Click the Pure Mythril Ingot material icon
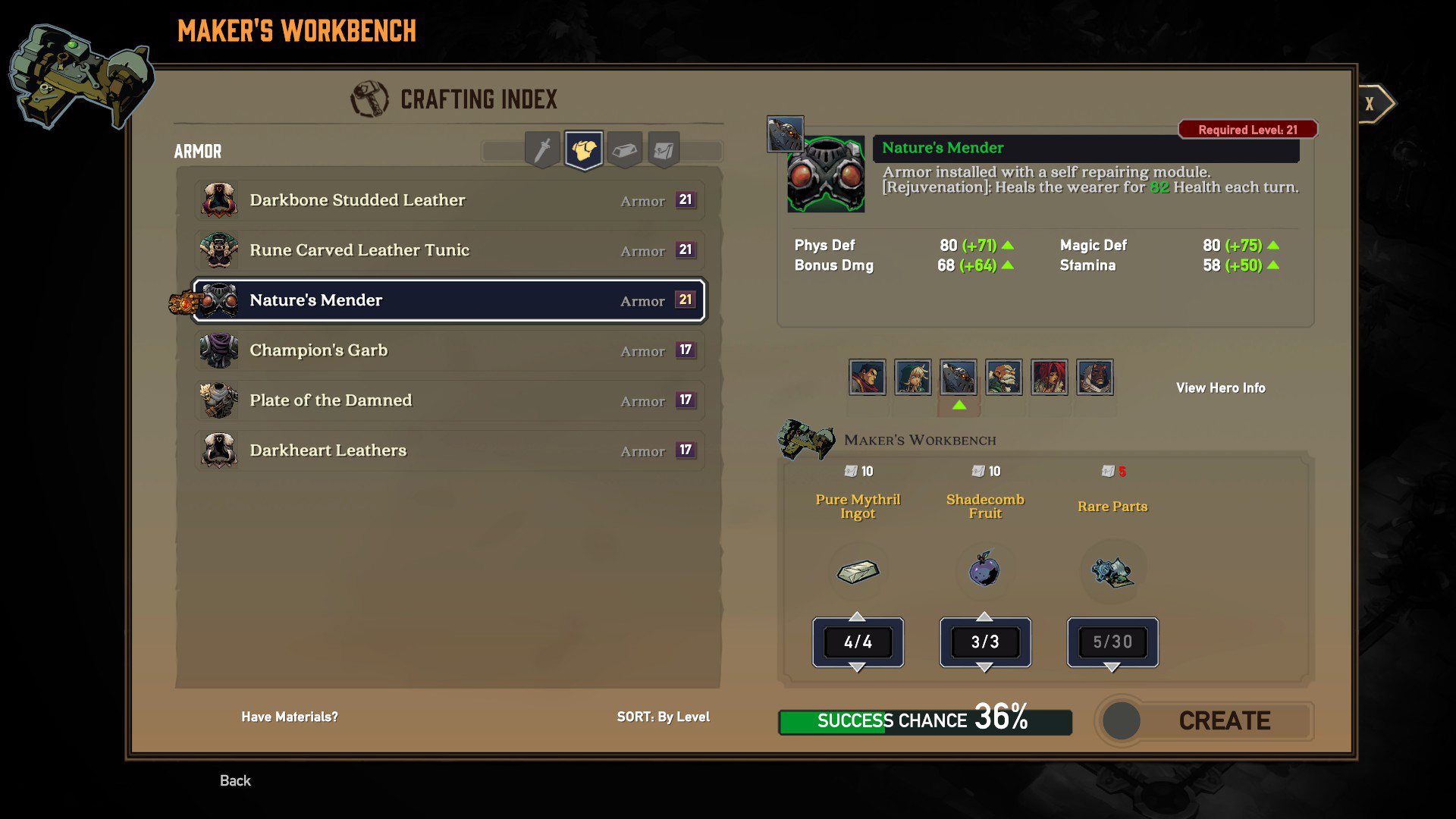The height and width of the screenshot is (819, 1456). click(x=858, y=571)
